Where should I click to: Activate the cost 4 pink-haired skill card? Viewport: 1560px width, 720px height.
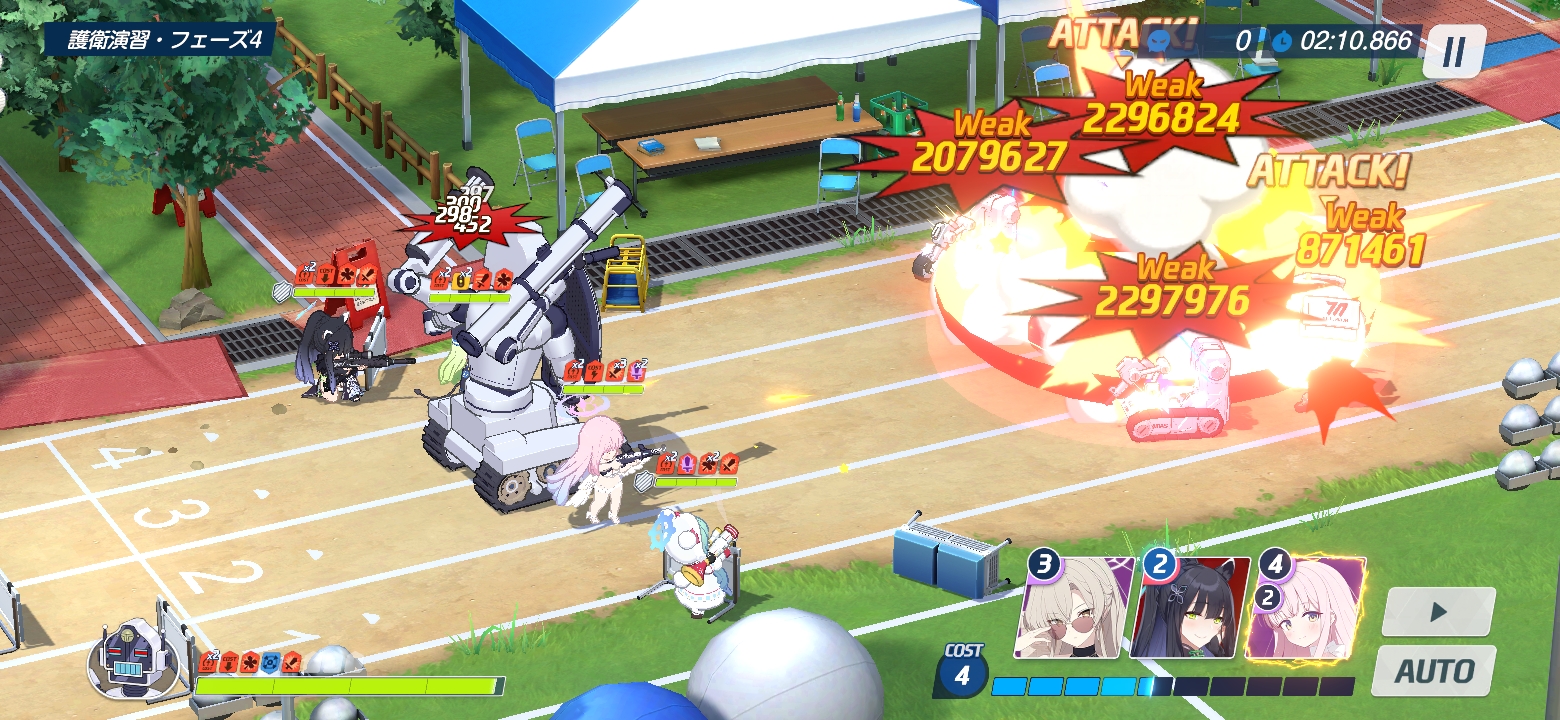1307,609
